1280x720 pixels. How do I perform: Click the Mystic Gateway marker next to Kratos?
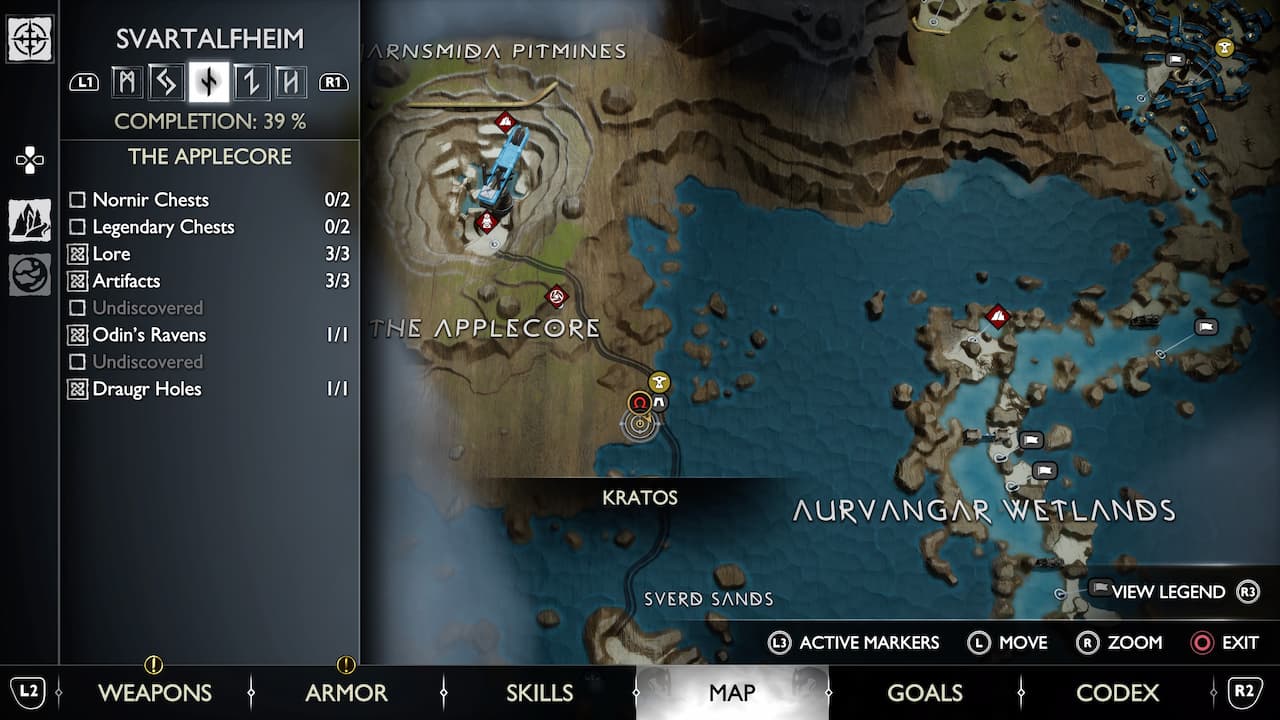point(659,402)
